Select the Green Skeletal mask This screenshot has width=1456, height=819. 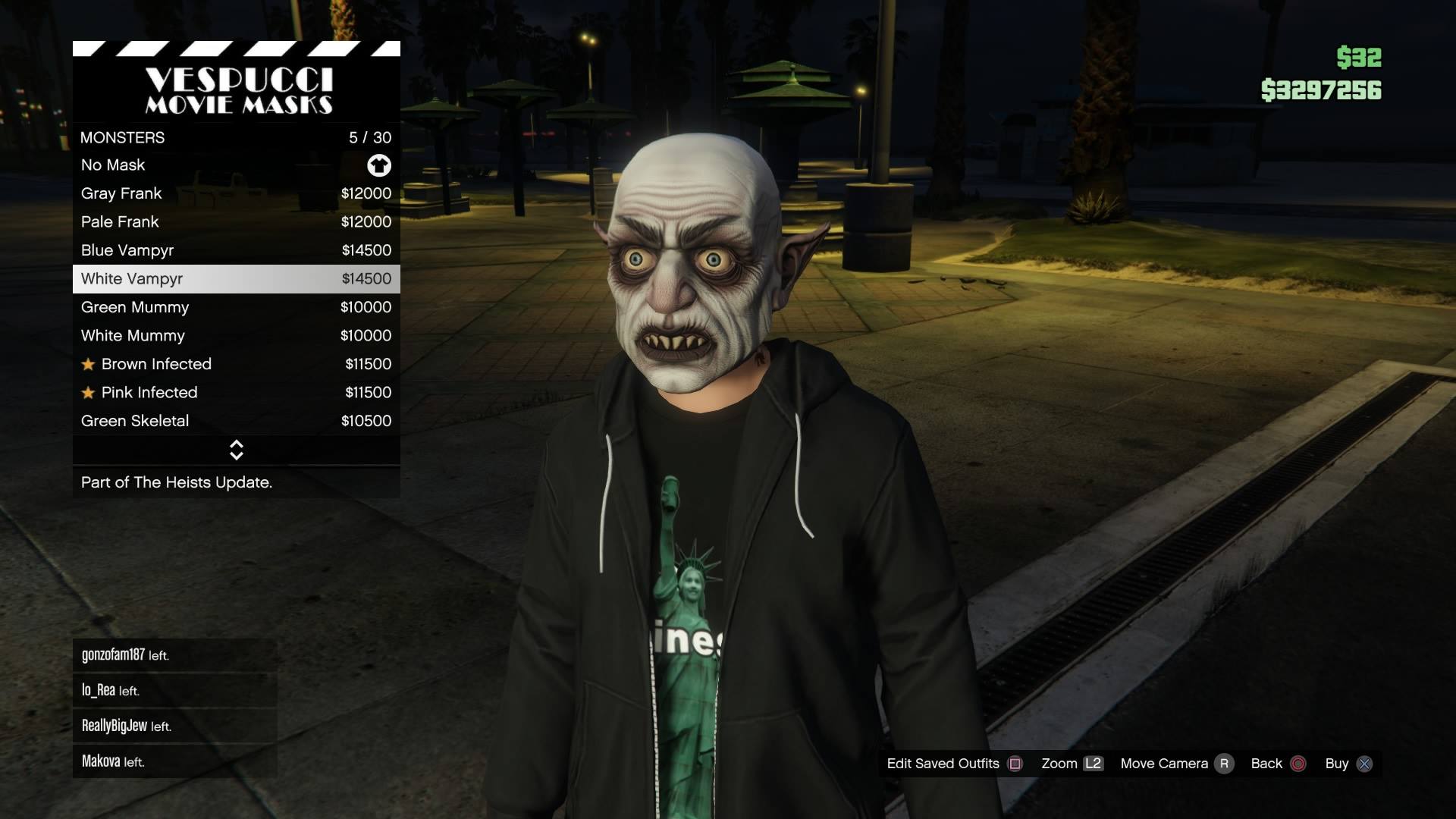(x=236, y=421)
